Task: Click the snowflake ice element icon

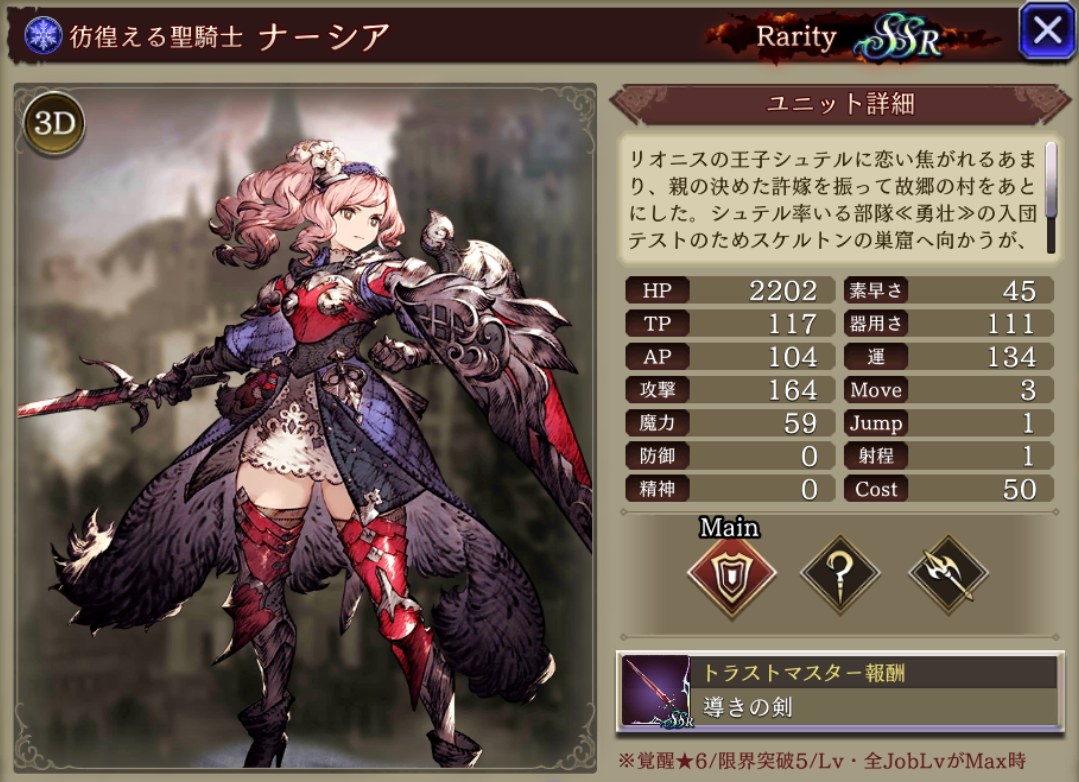Action: coord(43,36)
